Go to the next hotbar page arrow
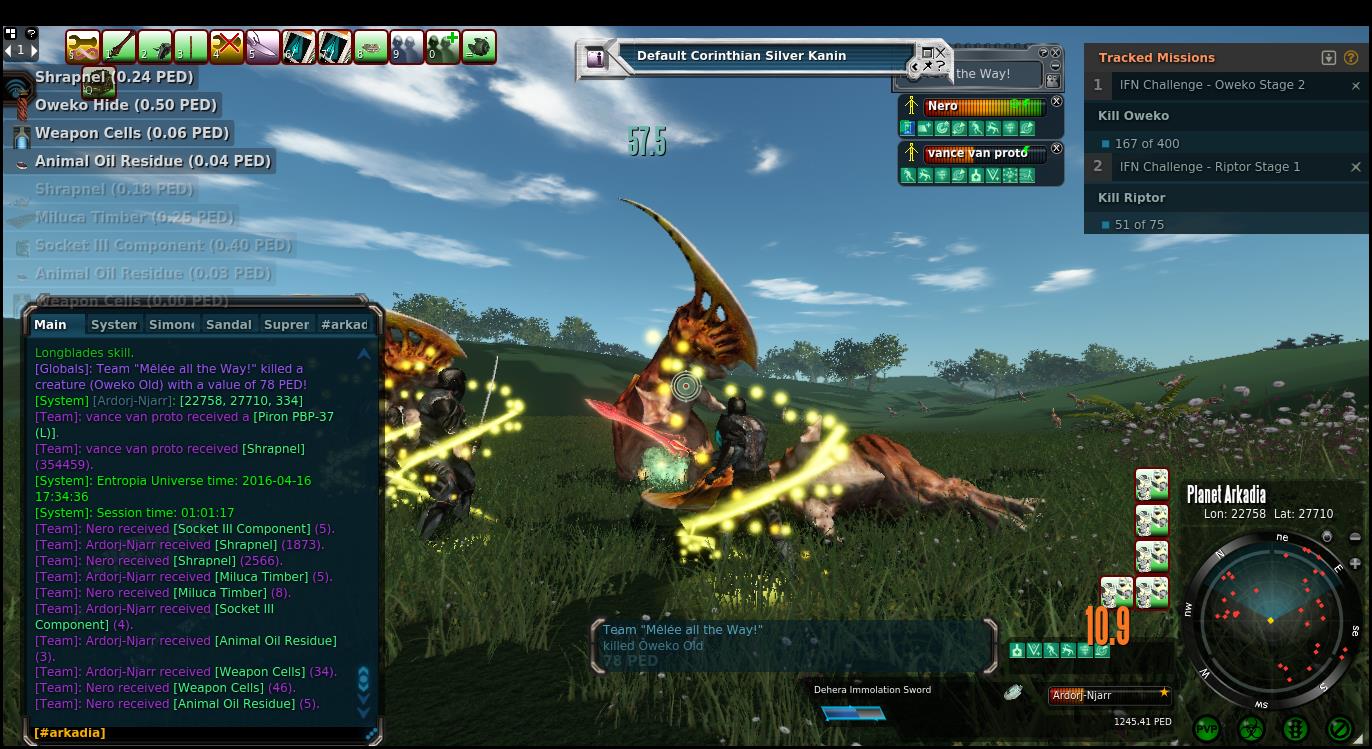1372x749 pixels. 32,49
